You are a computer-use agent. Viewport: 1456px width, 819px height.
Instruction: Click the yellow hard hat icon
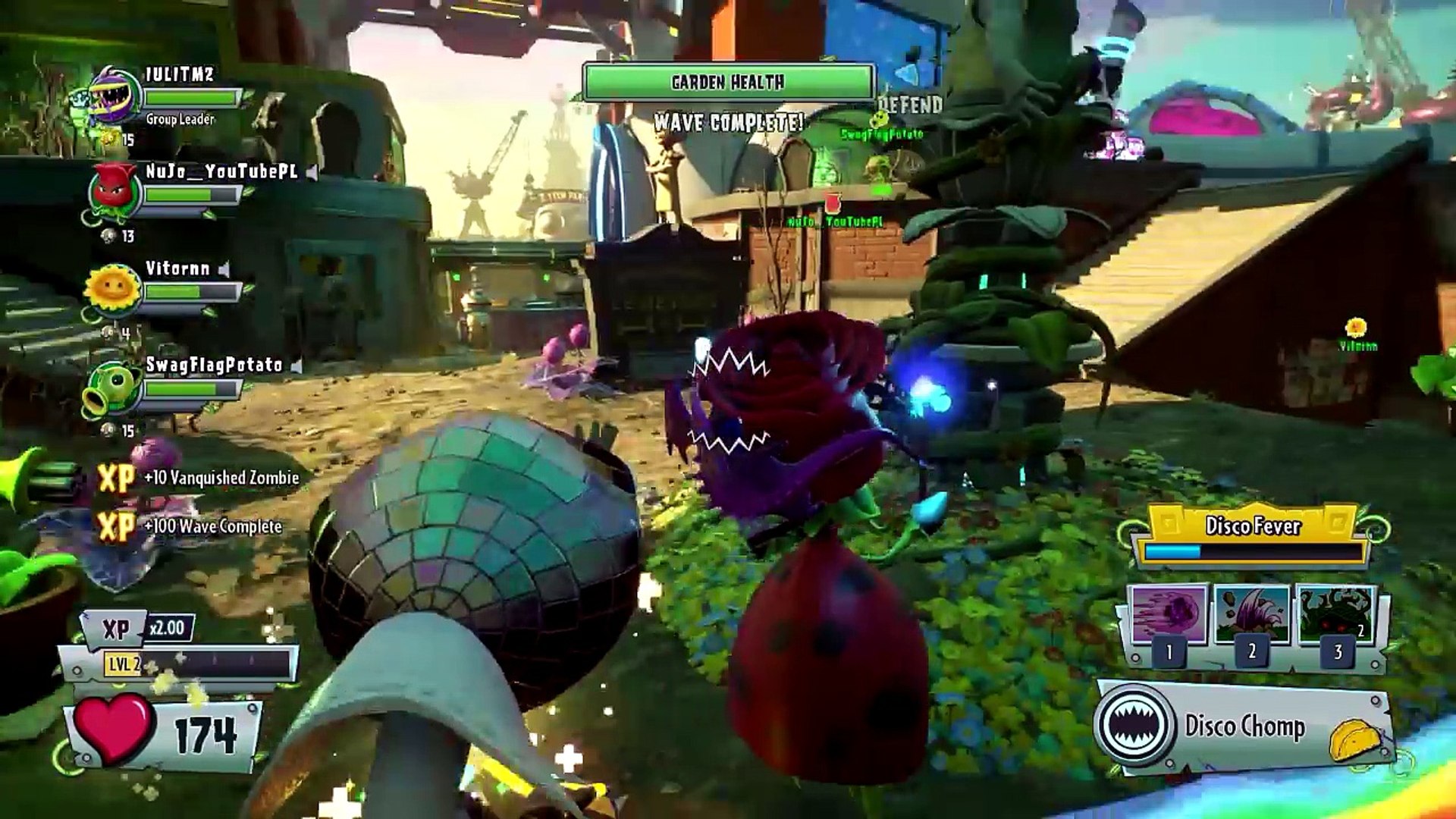(x=1354, y=739)
